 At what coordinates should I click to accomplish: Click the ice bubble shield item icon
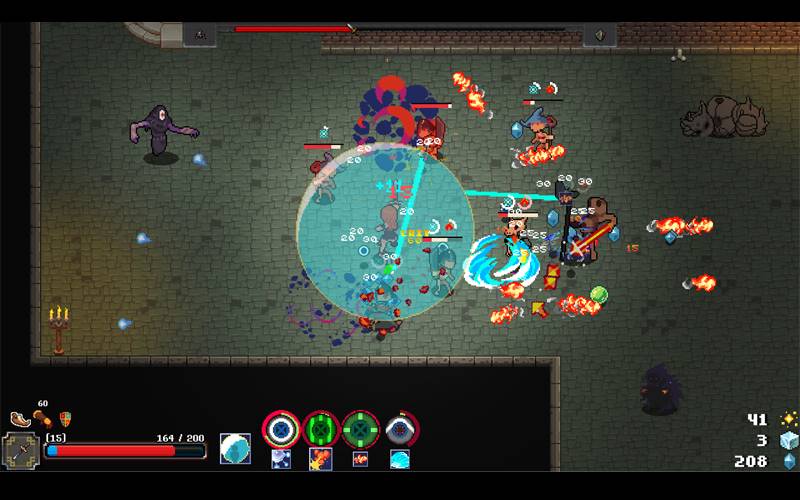coord(235,449)
